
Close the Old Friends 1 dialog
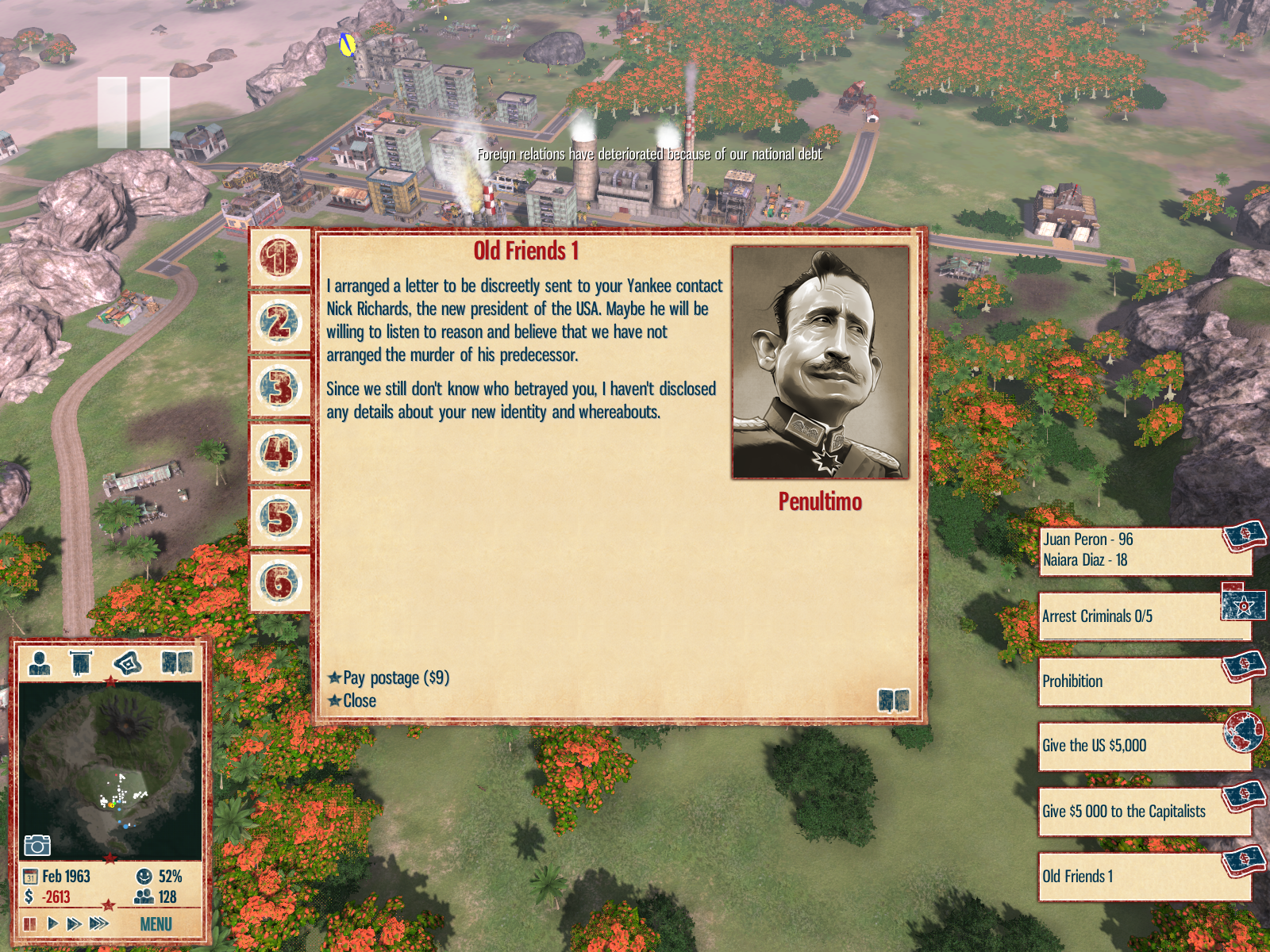(359, 701)
